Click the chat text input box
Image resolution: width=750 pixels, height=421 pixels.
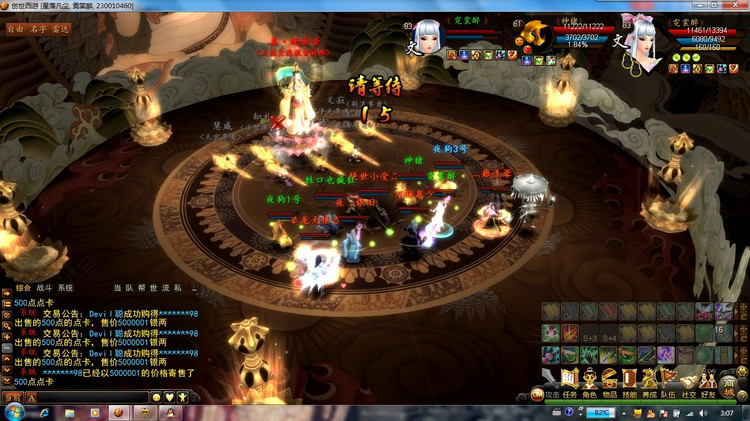92,397
